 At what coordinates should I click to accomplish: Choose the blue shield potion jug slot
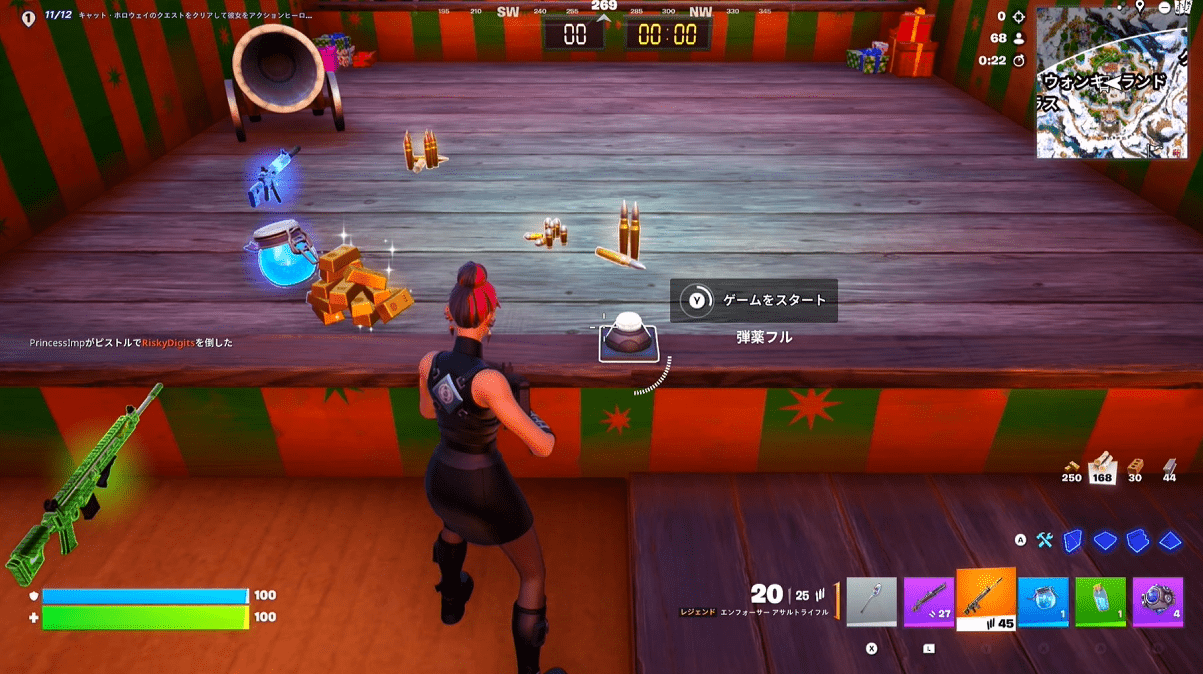tap(1043, 602)
